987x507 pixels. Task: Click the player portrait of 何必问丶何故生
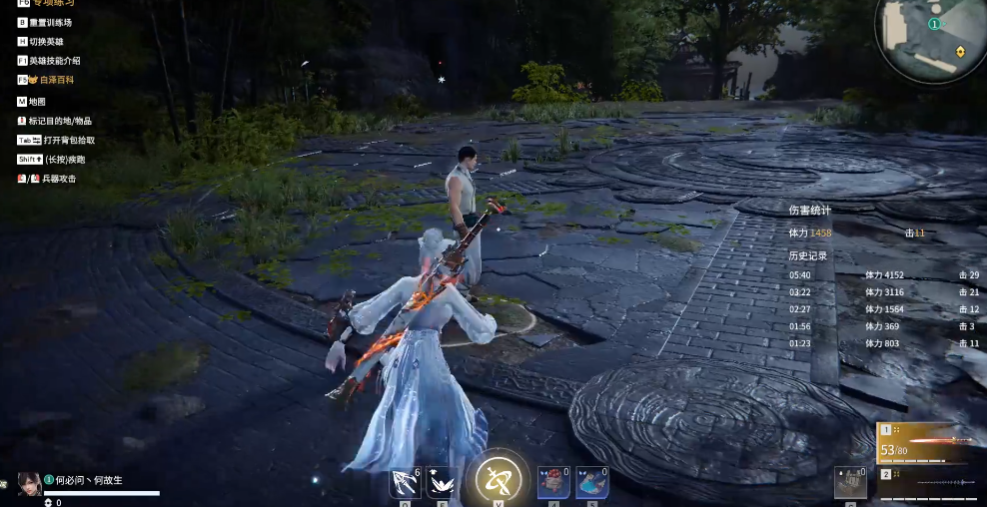[x=29, y=483]
